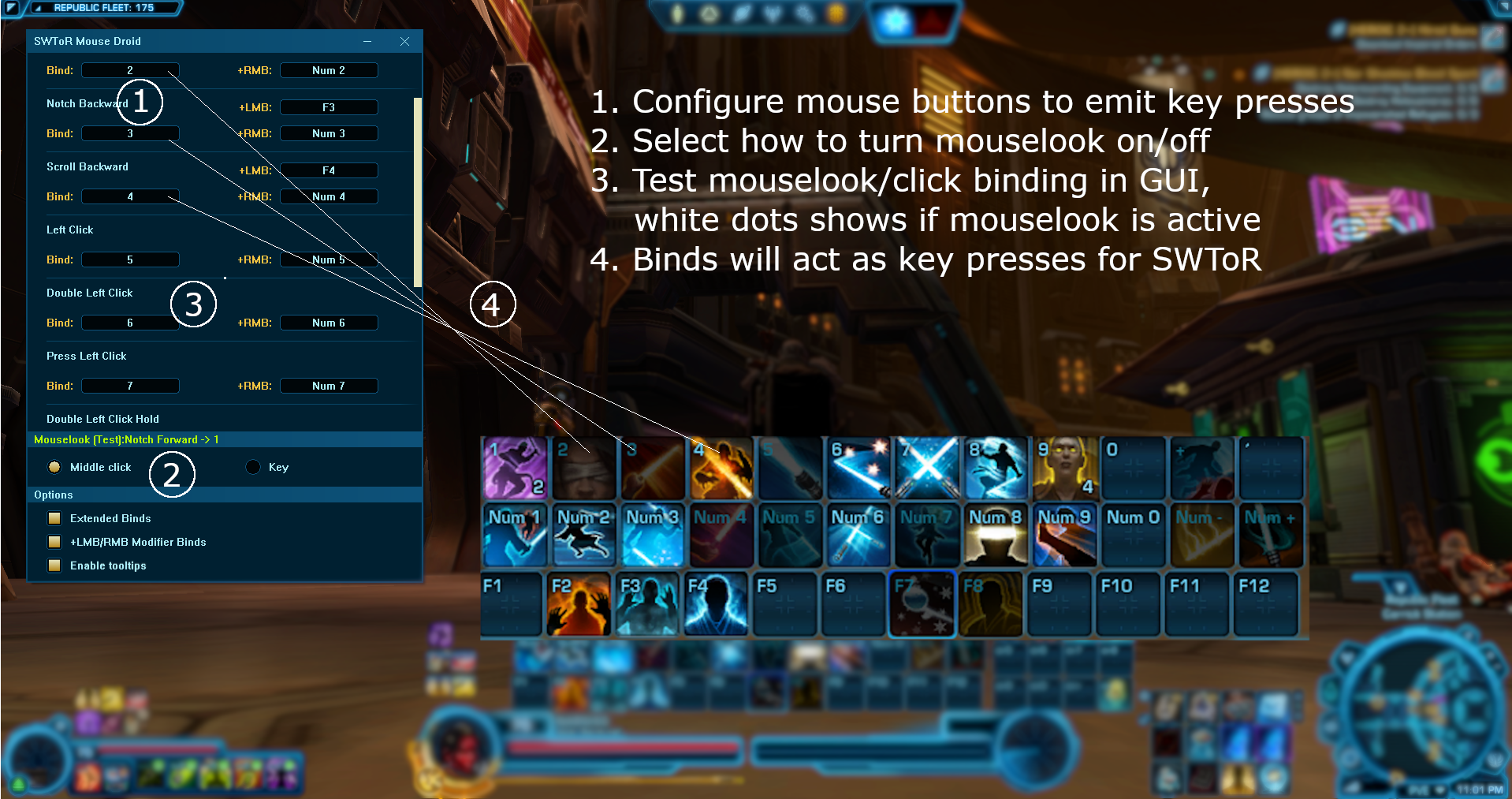1512x799 pixels.
Task: Enable the tooltips checkbox
Action: click(x=54, y=566)
